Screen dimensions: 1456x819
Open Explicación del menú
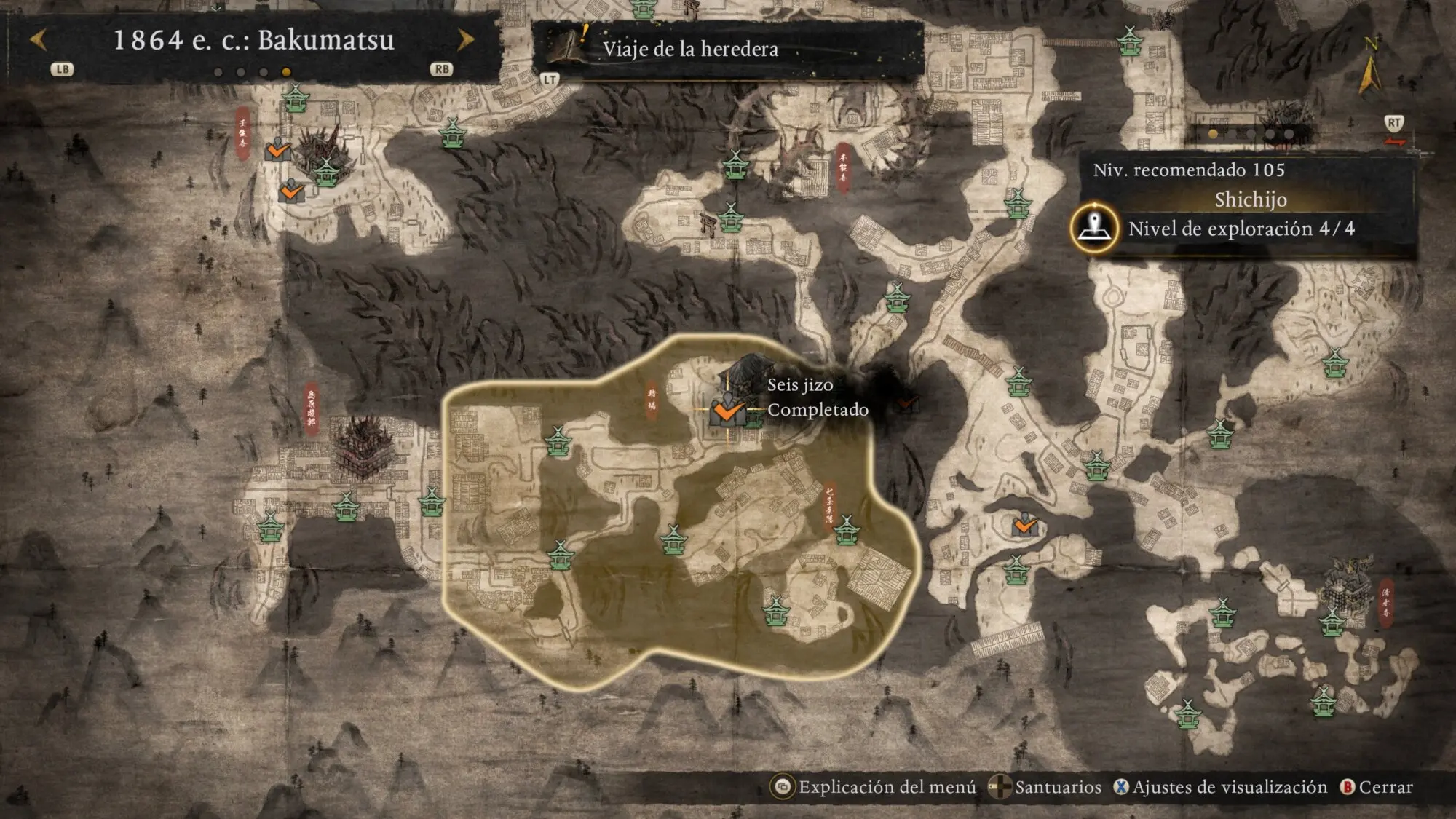(x=874, y=787)
